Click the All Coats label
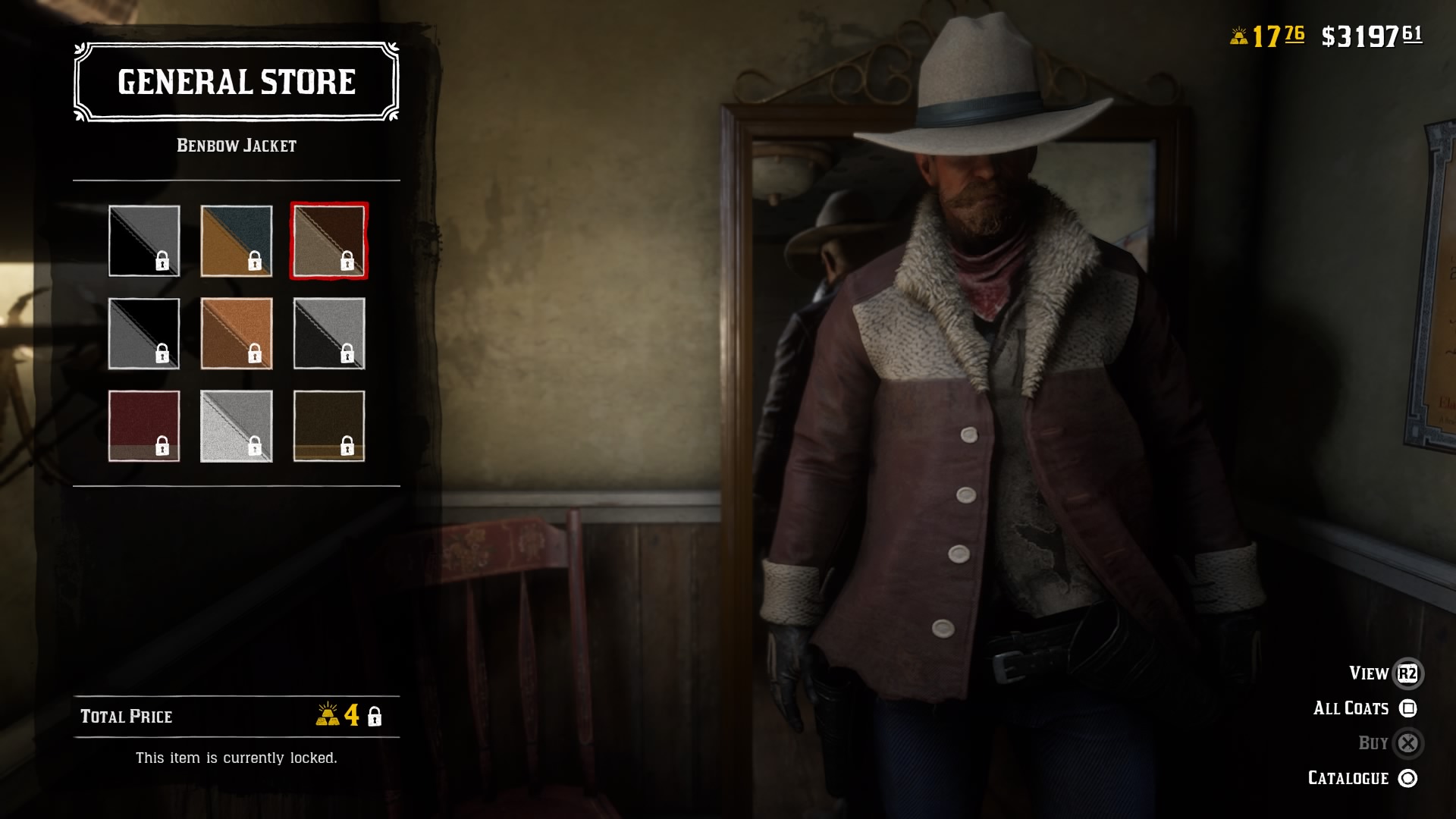Image resolution: width=1456 pixels, height=819 pixels. [1351, 708]
